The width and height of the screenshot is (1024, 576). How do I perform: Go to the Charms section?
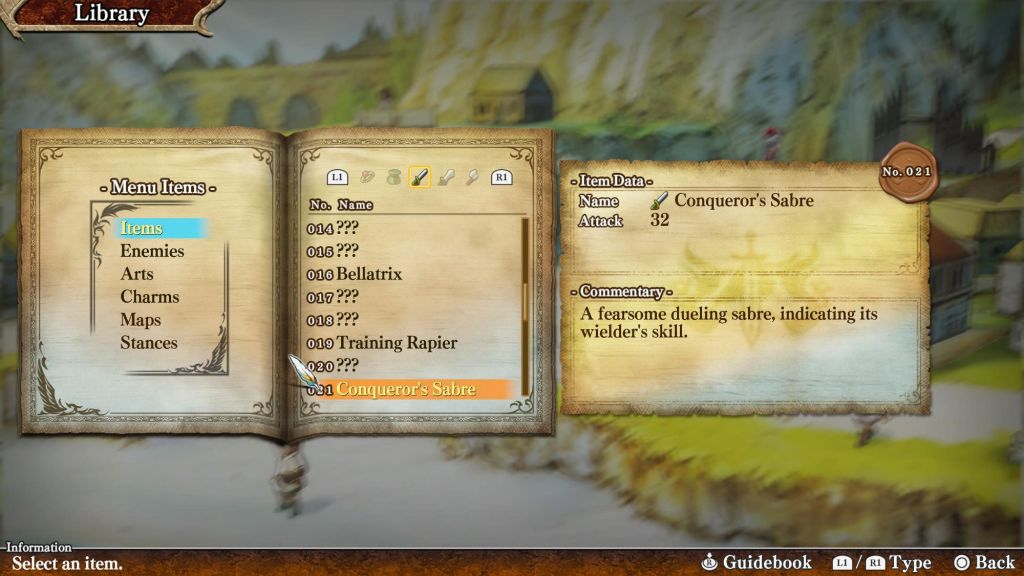pos(150,297)
